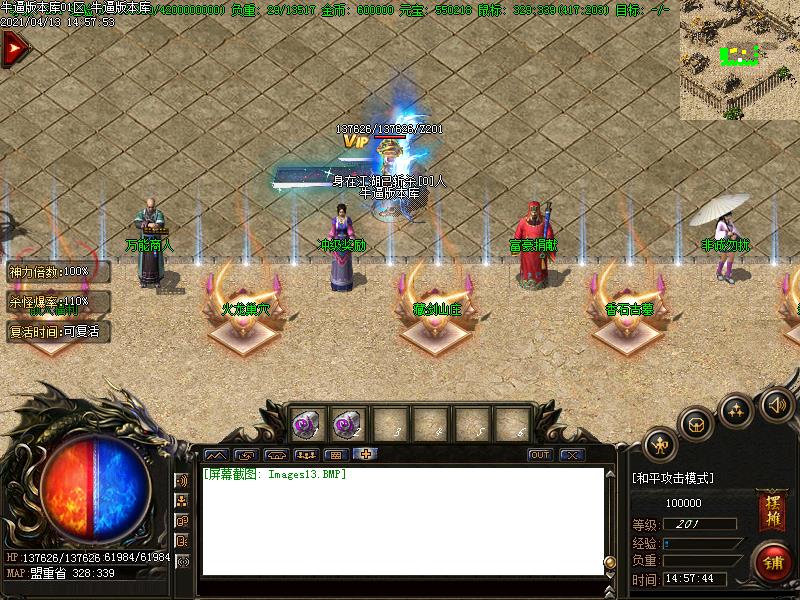Screen dimensions: 800x600
Task: Use the second purple scroll hotbar slot
Action: [347, 424]
